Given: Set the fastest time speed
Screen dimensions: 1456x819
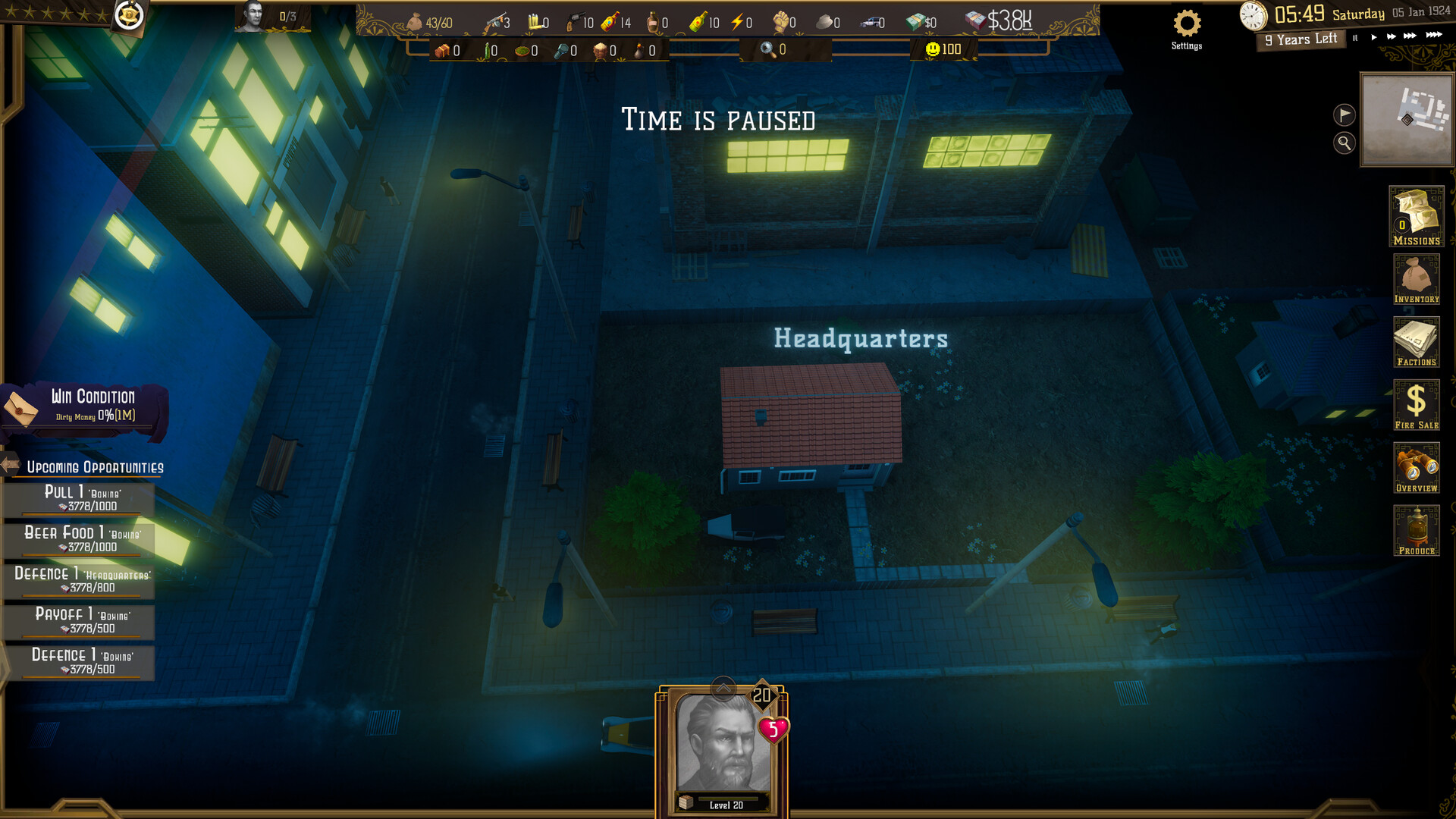Looking at the screenshot, I should [x=1432, y=35].
